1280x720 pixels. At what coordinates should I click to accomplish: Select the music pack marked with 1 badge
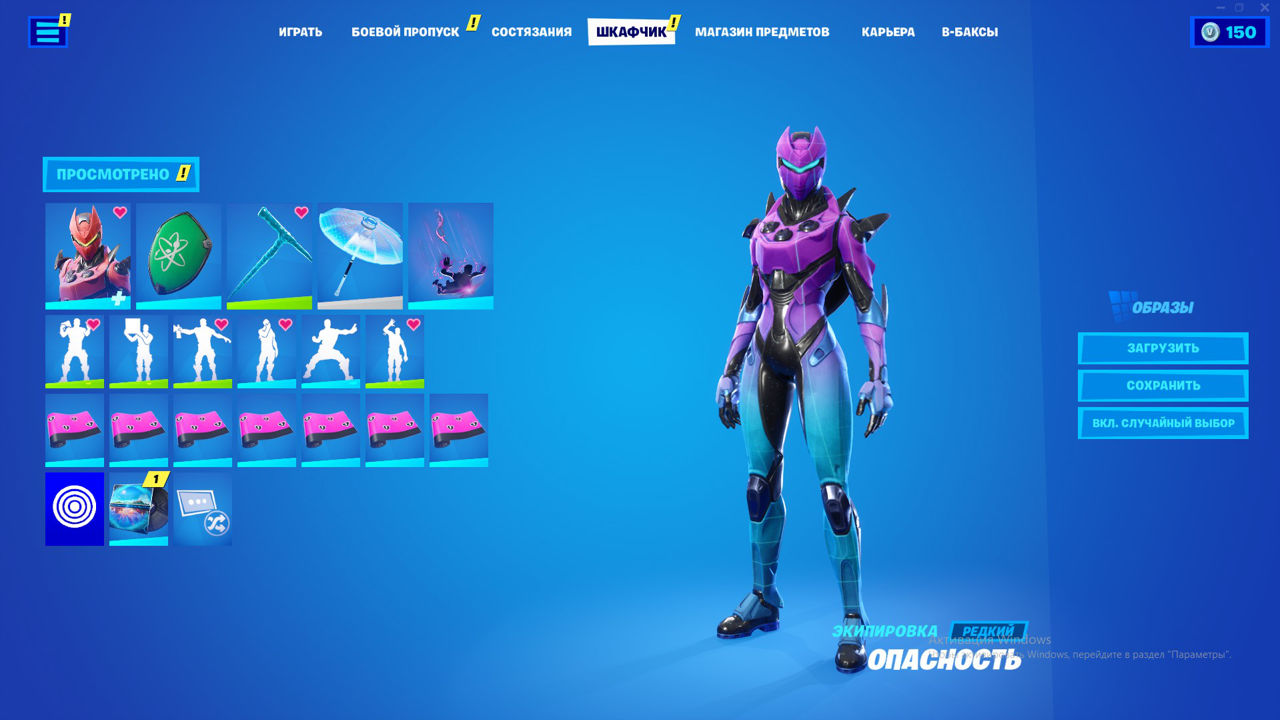(x=138, y=510)
